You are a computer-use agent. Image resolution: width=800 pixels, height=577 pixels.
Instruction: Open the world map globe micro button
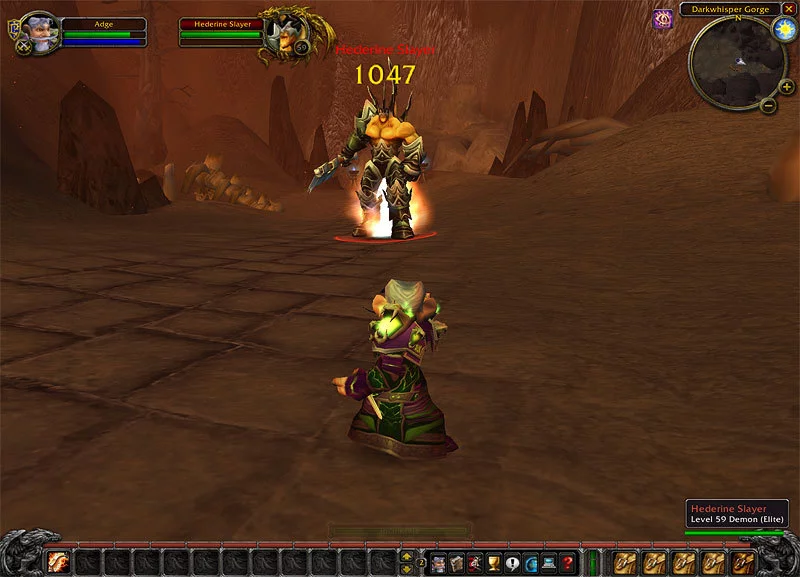click(530, 562)
